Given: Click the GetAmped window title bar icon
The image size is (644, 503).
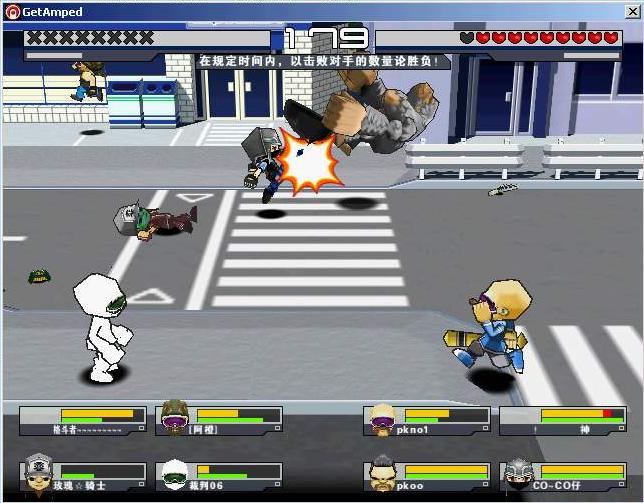Looking at the screenshot, I should [x=12, y=12].
